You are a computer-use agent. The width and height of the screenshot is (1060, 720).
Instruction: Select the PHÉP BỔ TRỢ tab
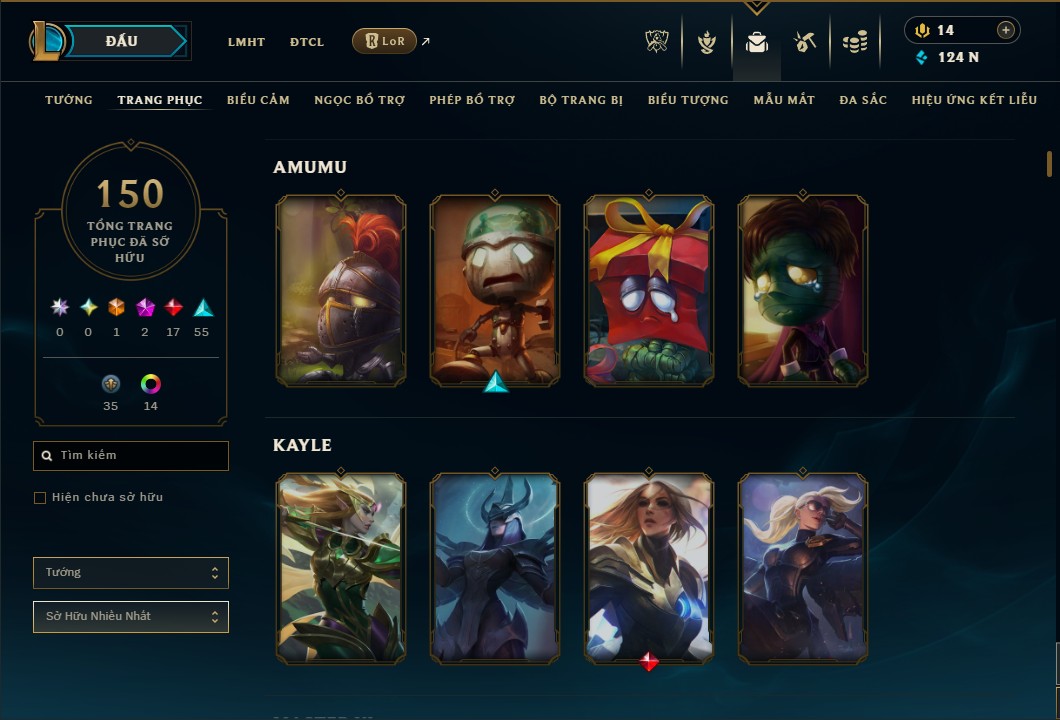point(472,100)
